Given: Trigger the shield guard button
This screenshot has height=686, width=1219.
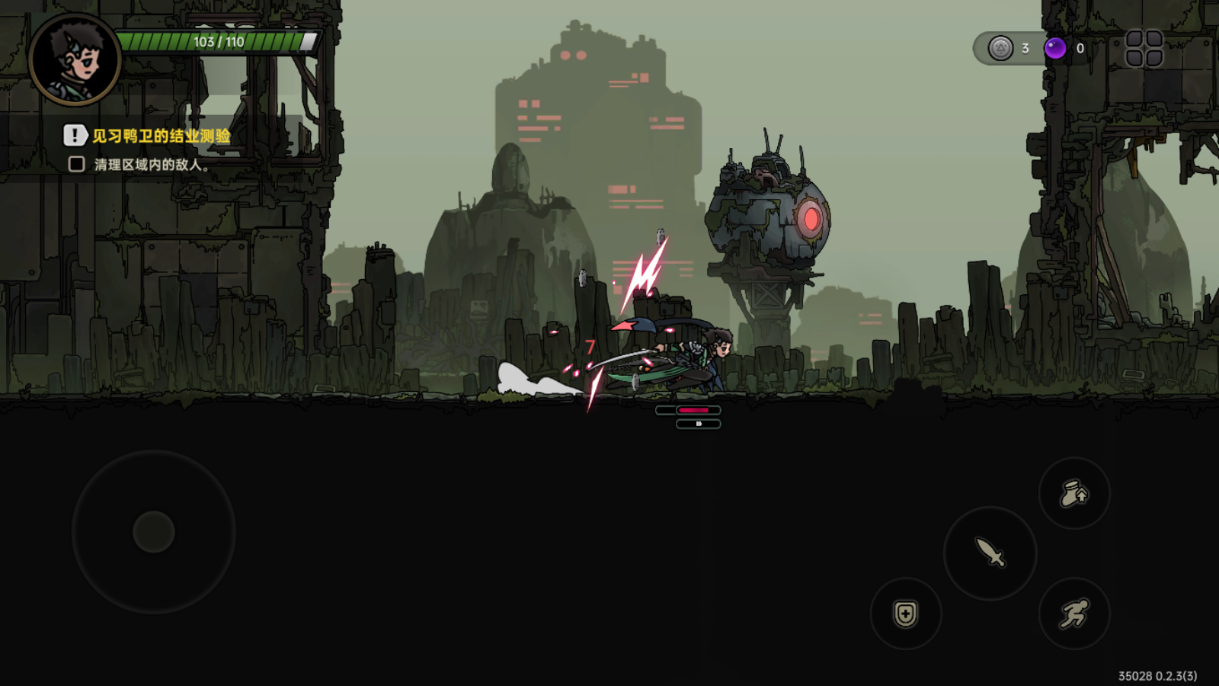Looking at the screenshot, I should click(x=905, y=613).
